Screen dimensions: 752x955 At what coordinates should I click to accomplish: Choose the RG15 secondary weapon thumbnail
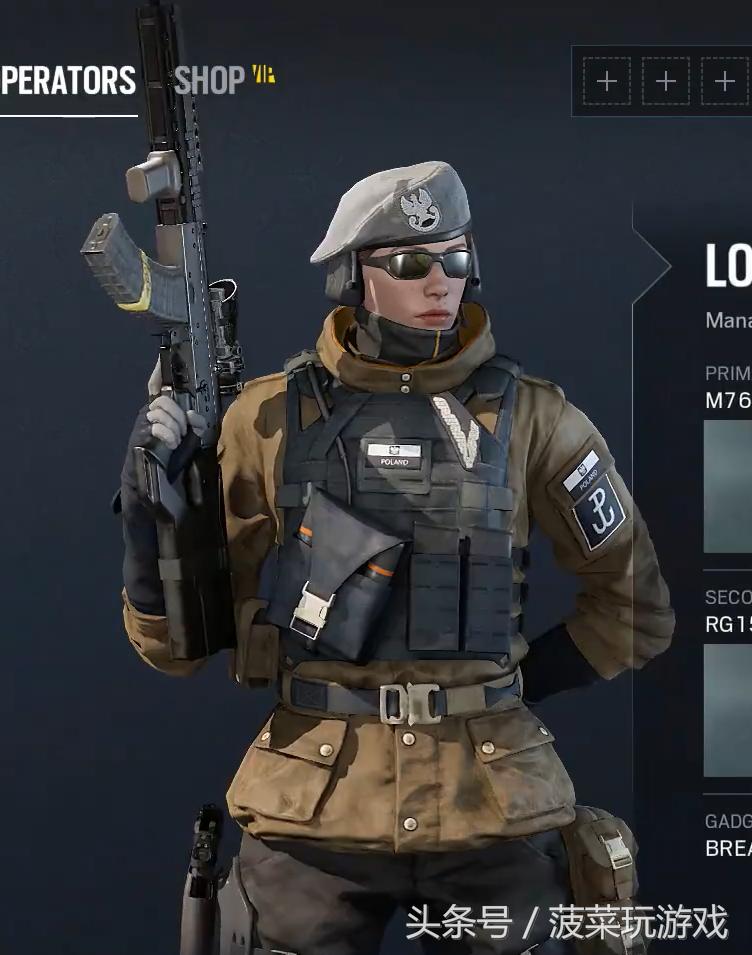pyautogui.click(x=728, y=710)
